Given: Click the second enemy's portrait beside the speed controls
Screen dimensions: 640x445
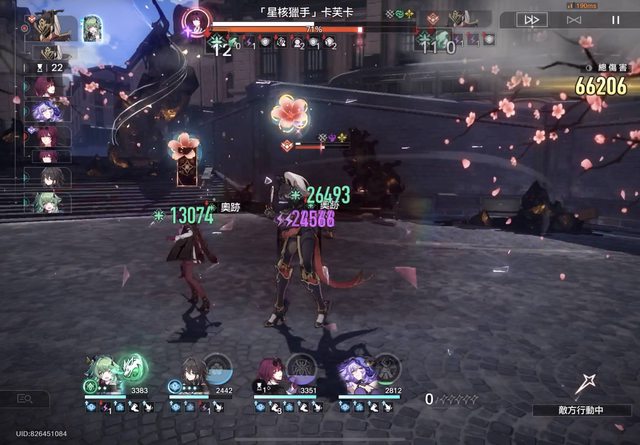Looking at the screenshot, I should tap(460, 18).
